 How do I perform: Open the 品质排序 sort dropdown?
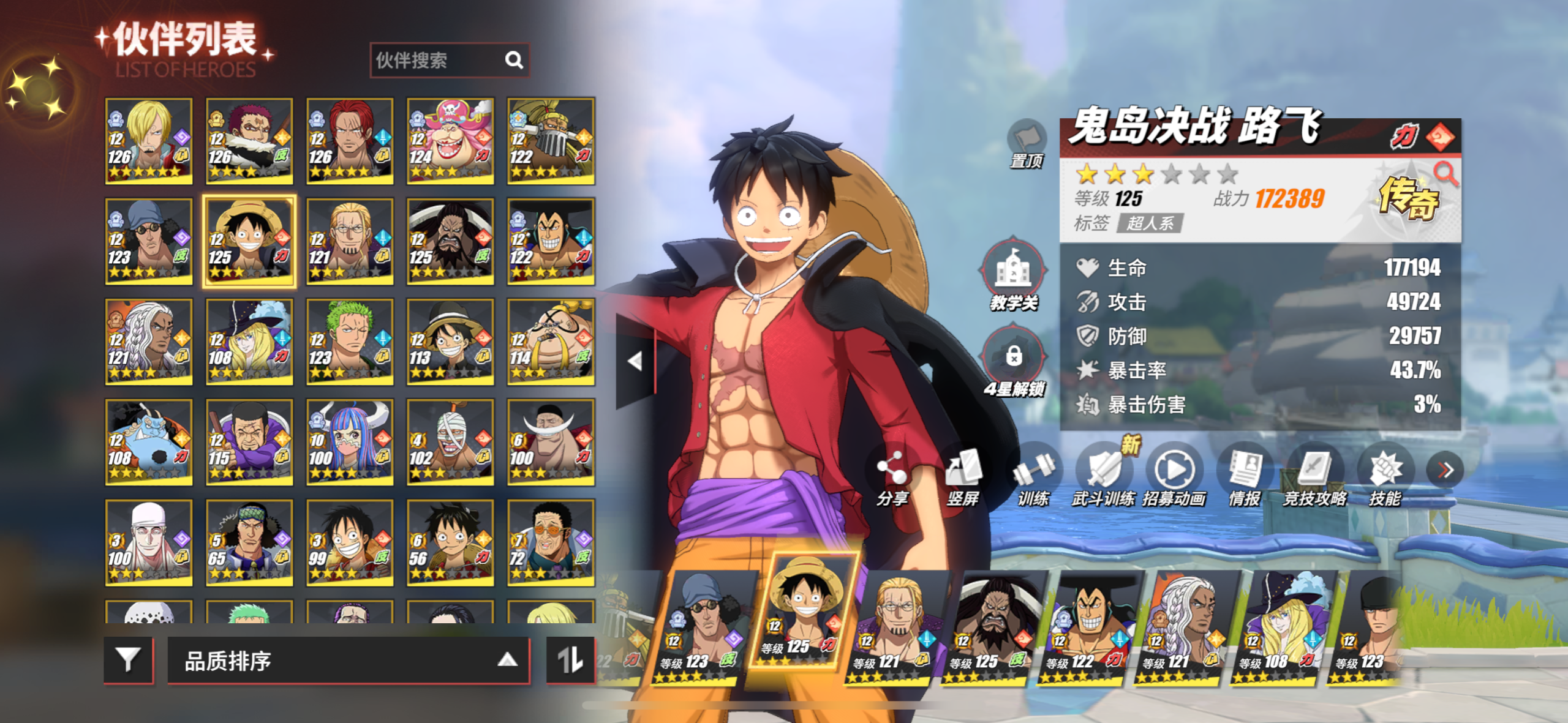coord(348,661)
